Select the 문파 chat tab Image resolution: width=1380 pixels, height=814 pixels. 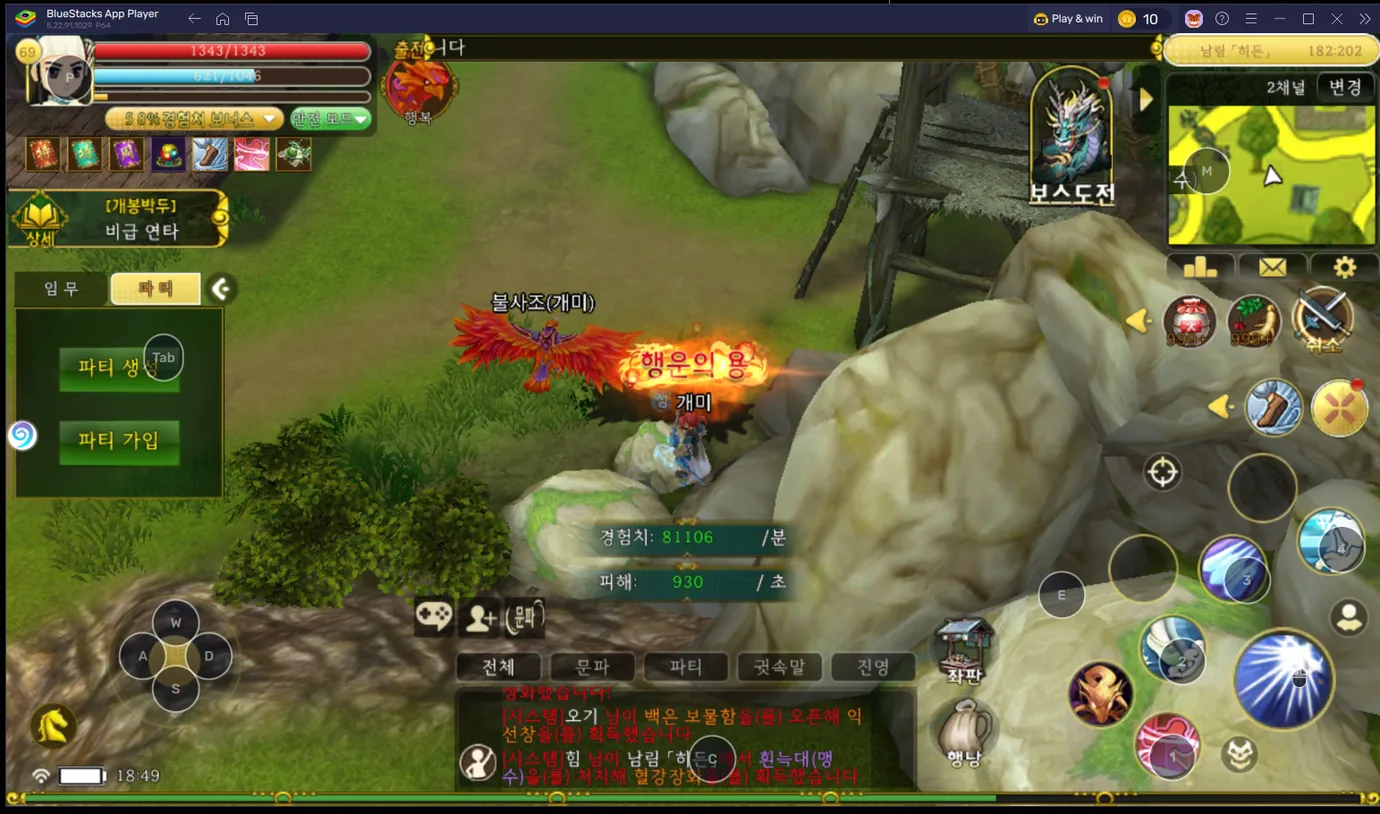pos(592,667)
